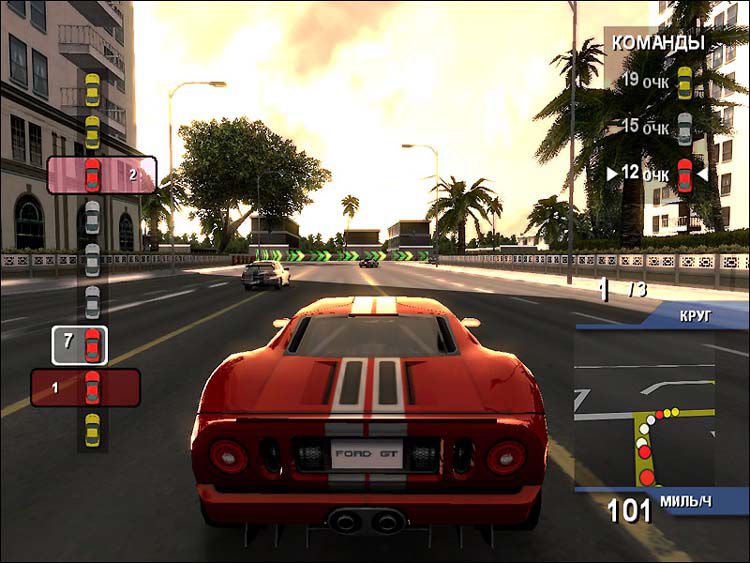Screen dimensions: 750x563
Task: Click the pink position marker labeled 2
Action: 102,175
